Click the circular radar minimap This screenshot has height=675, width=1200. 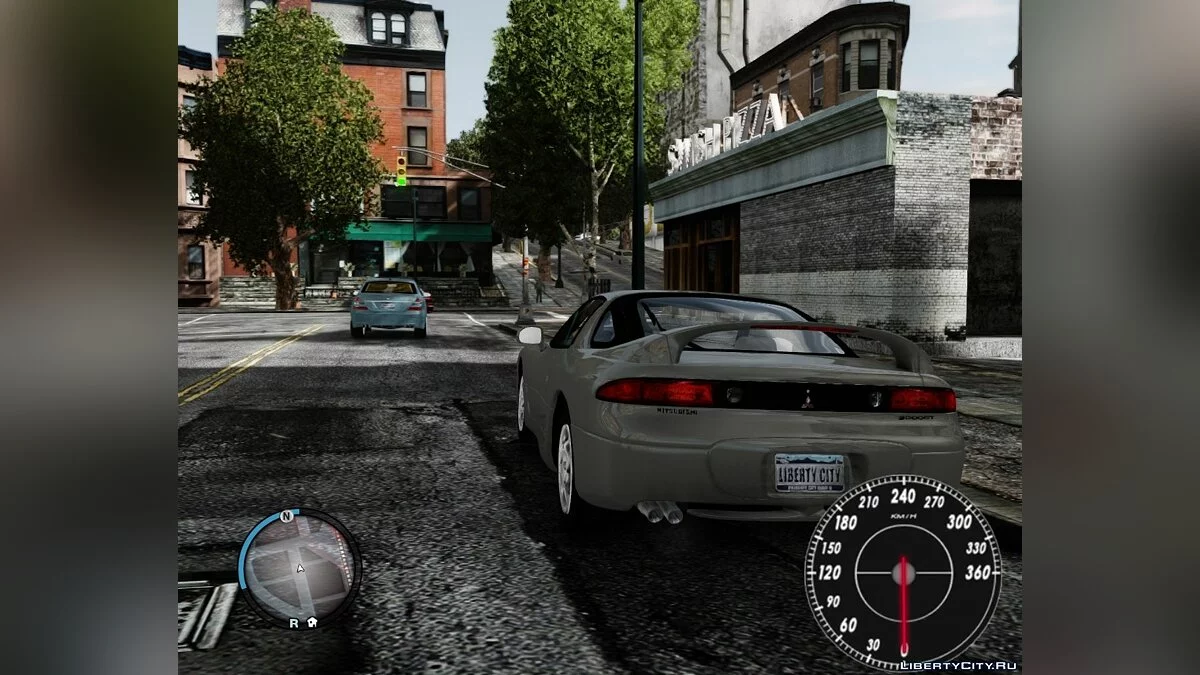click(x=300, y=566)
